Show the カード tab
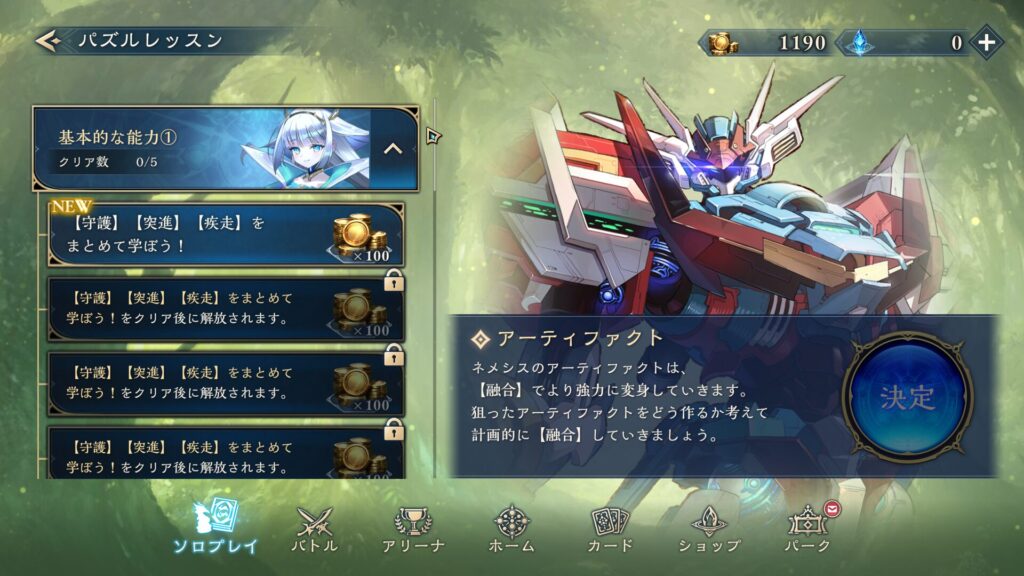This screenshot has height=576, width=1024. [610, 529]
